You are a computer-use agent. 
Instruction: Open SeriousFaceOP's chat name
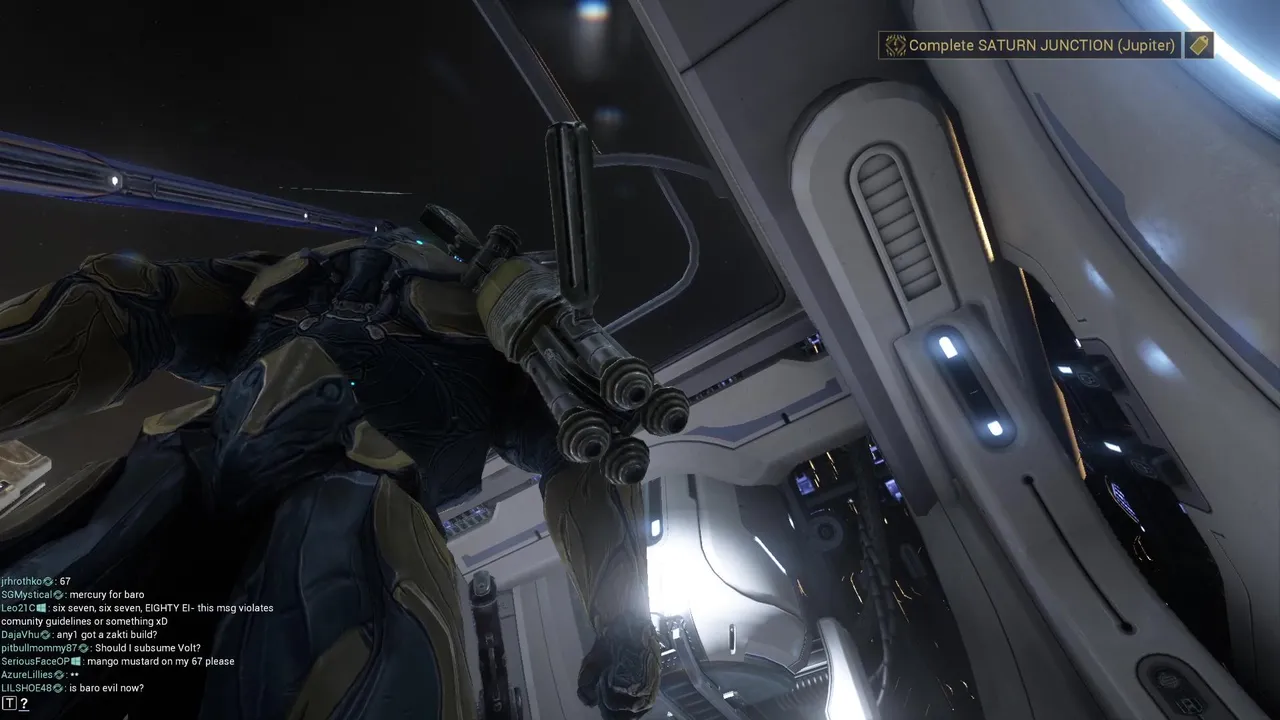pos(35,661)
